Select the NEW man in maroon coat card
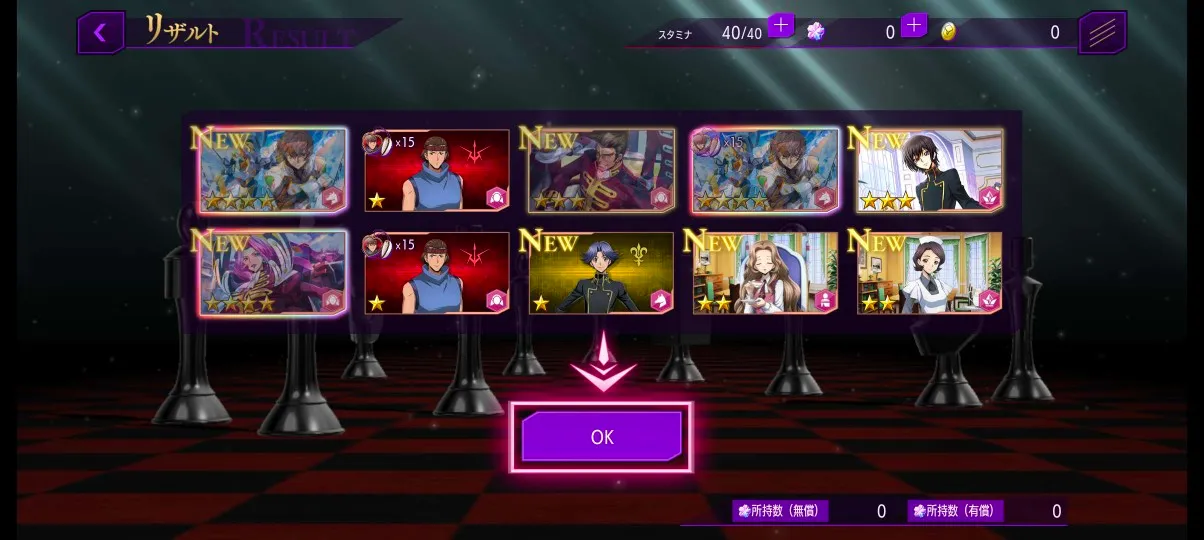The width and height of the screenshot is (1204, 540). 601,171
